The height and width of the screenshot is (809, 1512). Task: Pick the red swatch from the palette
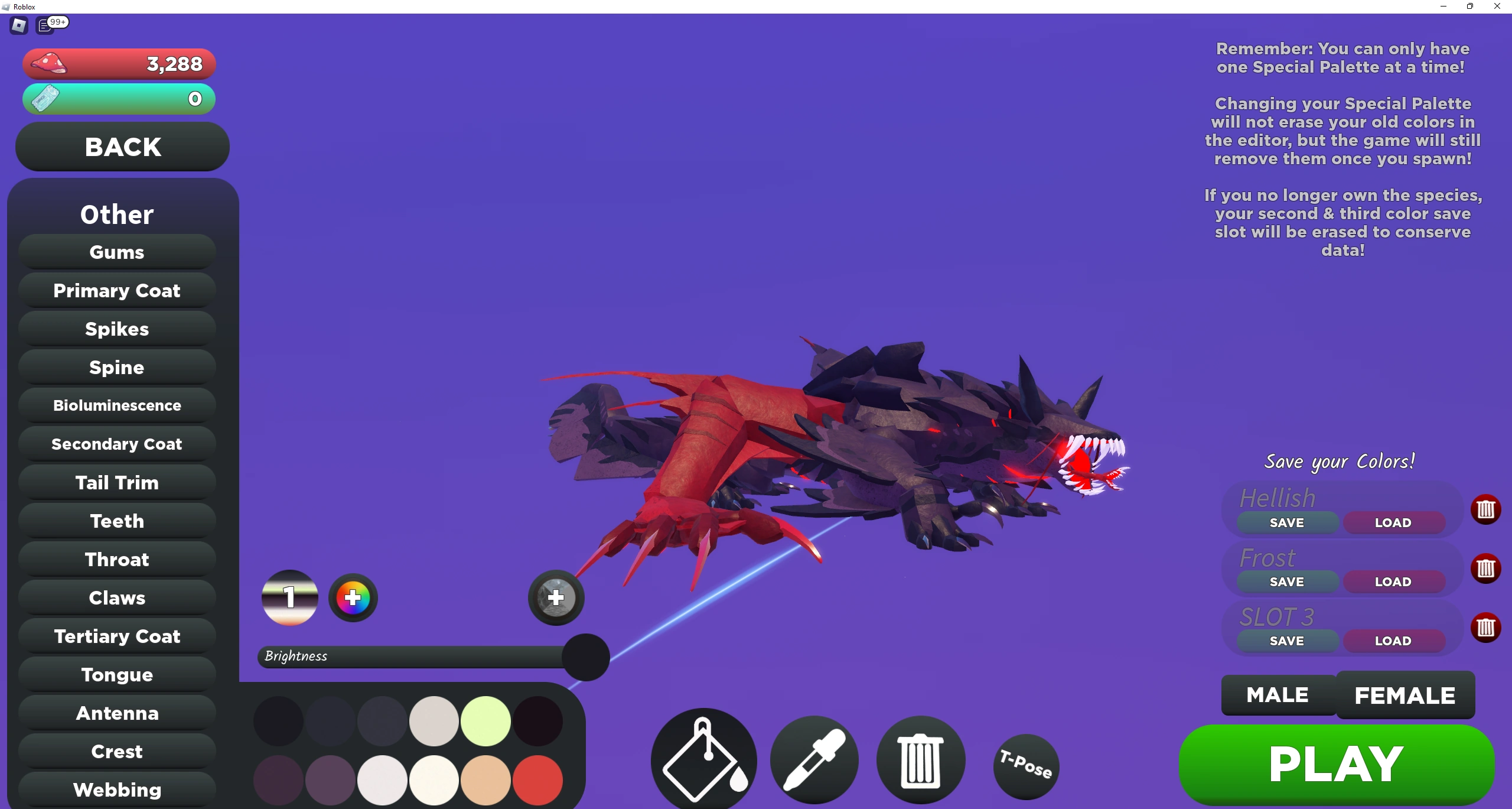pyautogui.click(x=537, y=780)
